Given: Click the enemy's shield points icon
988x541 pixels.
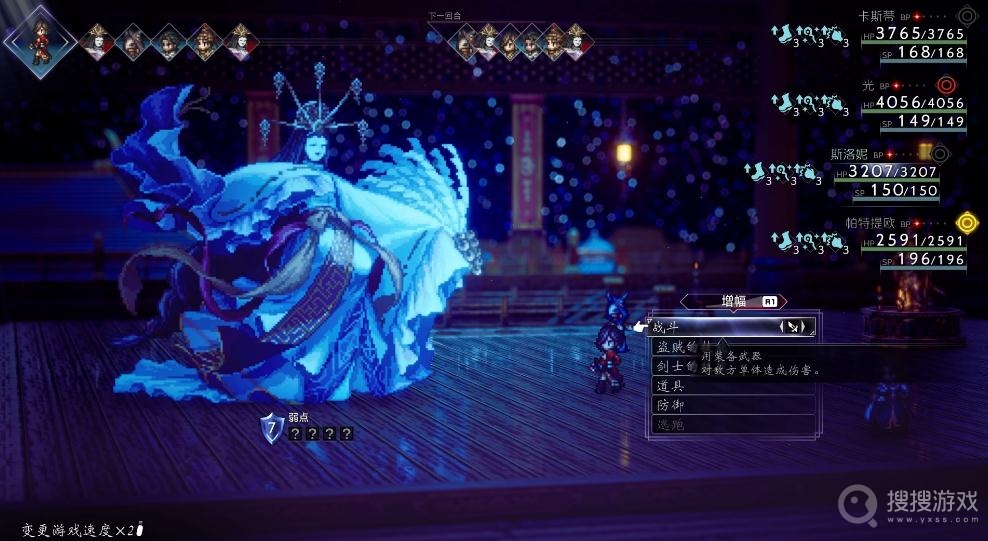Looking at the screenshot, I should coord(271,428).
